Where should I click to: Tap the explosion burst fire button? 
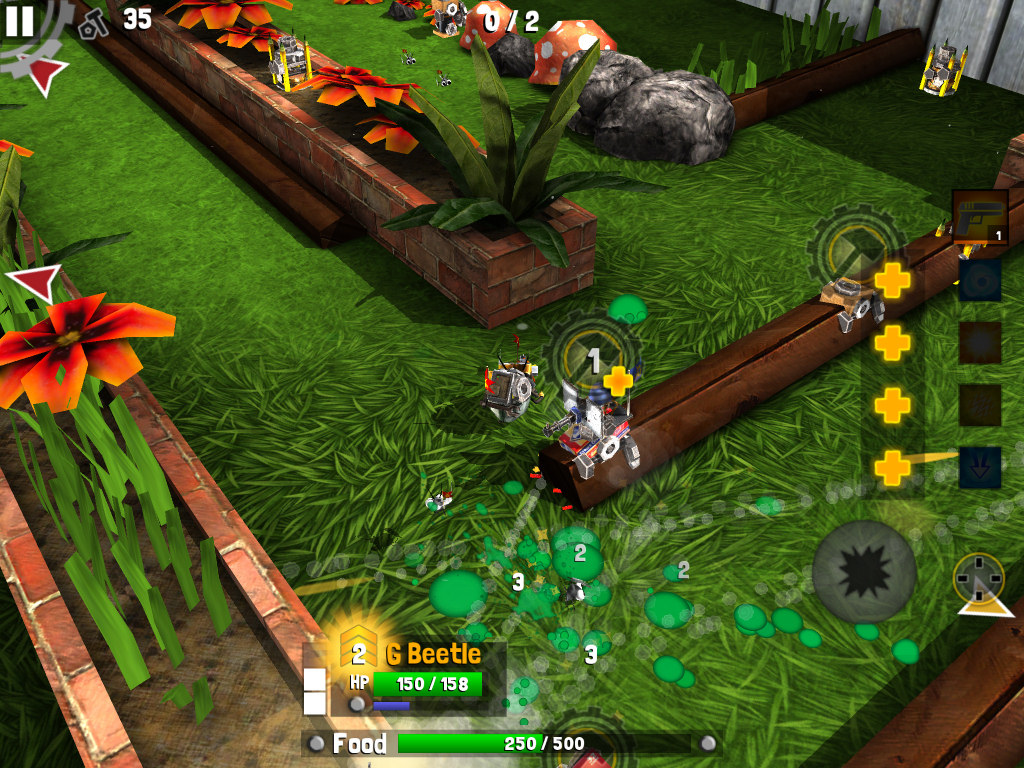pos(864,572)
